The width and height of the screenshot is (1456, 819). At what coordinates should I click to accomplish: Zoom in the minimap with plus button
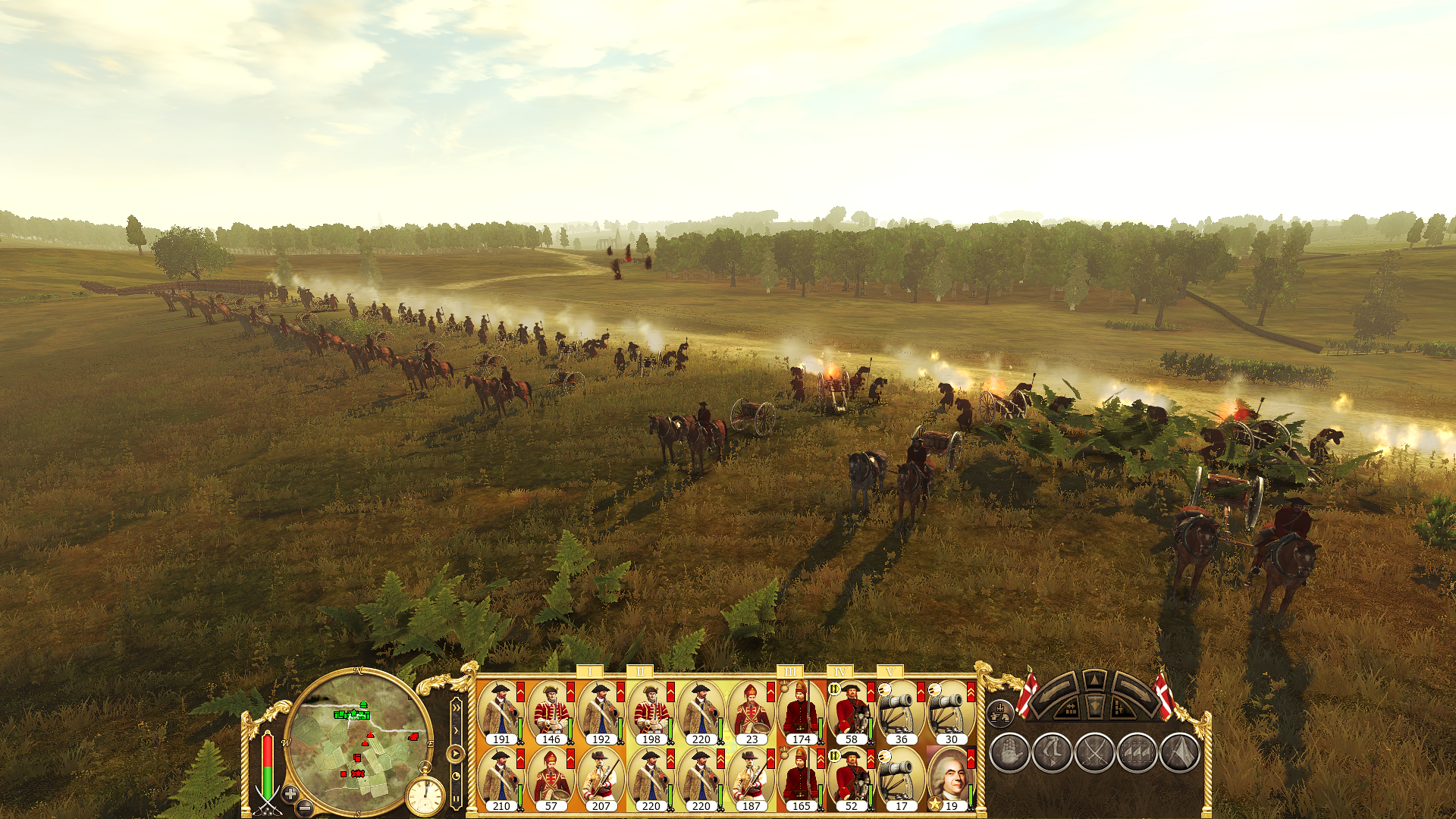click(290, 794)
